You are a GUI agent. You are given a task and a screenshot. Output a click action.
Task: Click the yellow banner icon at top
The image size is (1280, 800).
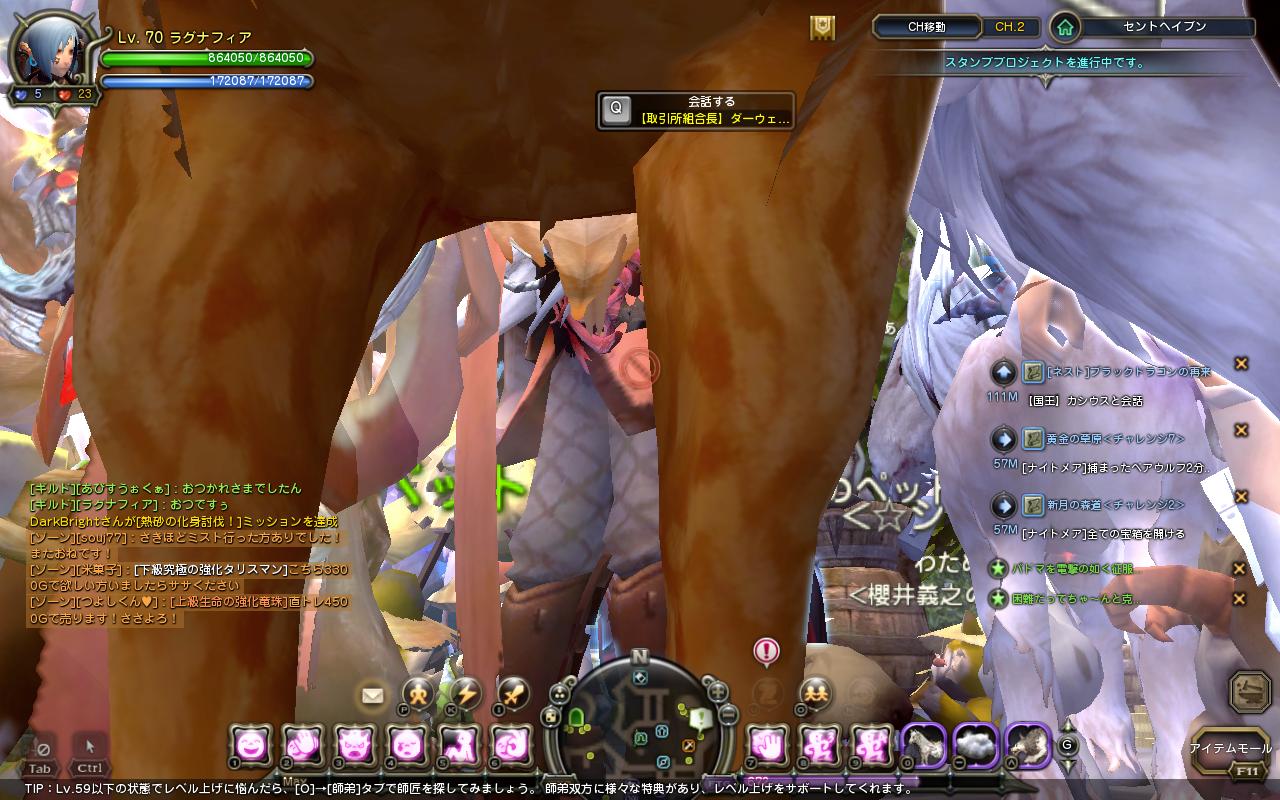[822, 28]
